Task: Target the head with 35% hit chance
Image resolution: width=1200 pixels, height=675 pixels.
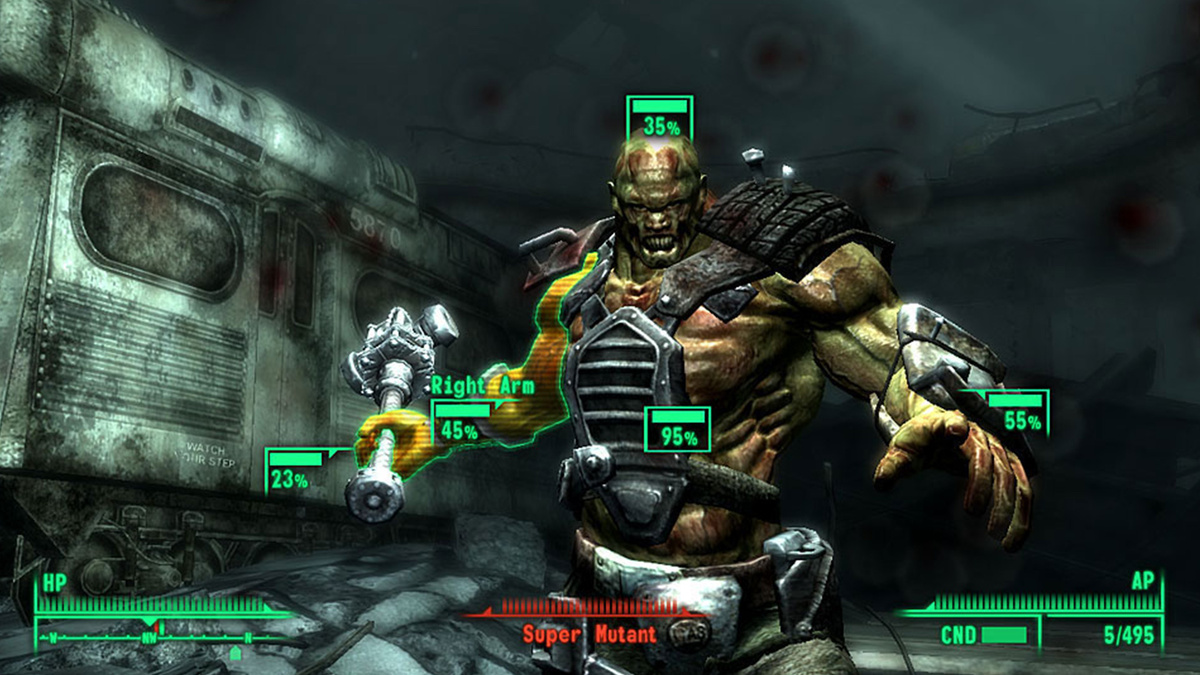Action: [660, 119]
